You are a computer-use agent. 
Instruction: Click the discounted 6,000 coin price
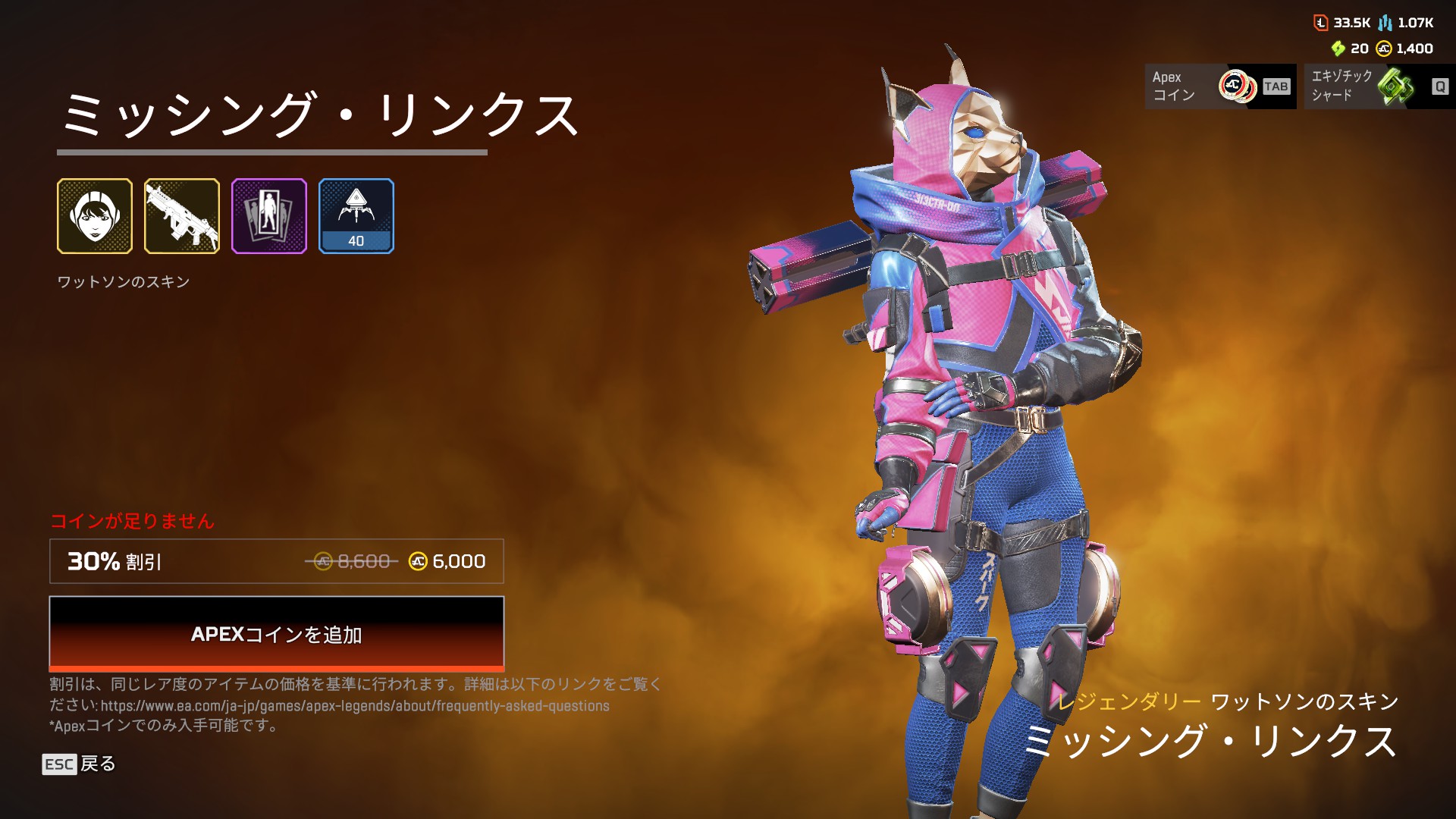coord(458,562)
